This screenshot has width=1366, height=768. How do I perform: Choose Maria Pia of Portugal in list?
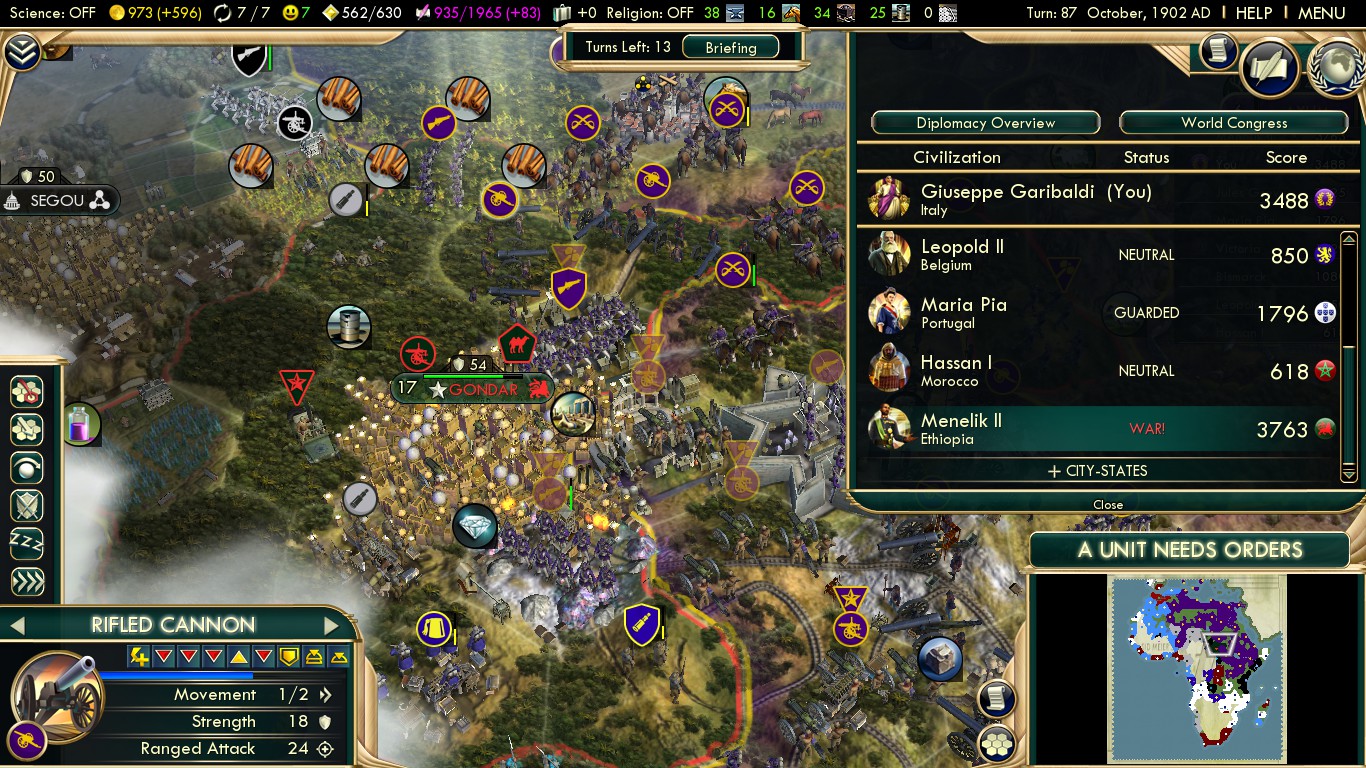pos(1100,313)
